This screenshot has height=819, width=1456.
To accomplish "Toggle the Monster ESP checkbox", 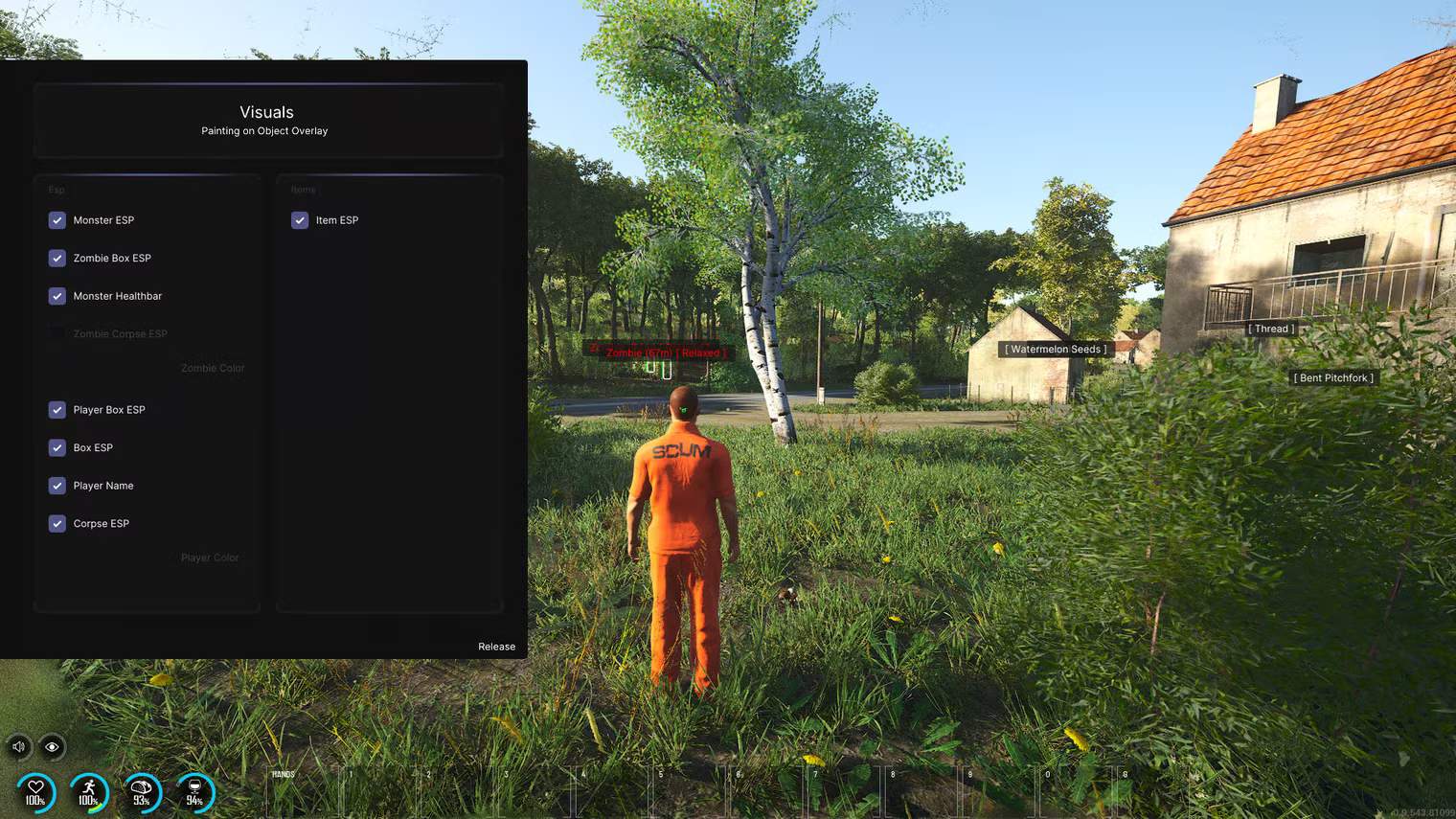I will point(57,220).
